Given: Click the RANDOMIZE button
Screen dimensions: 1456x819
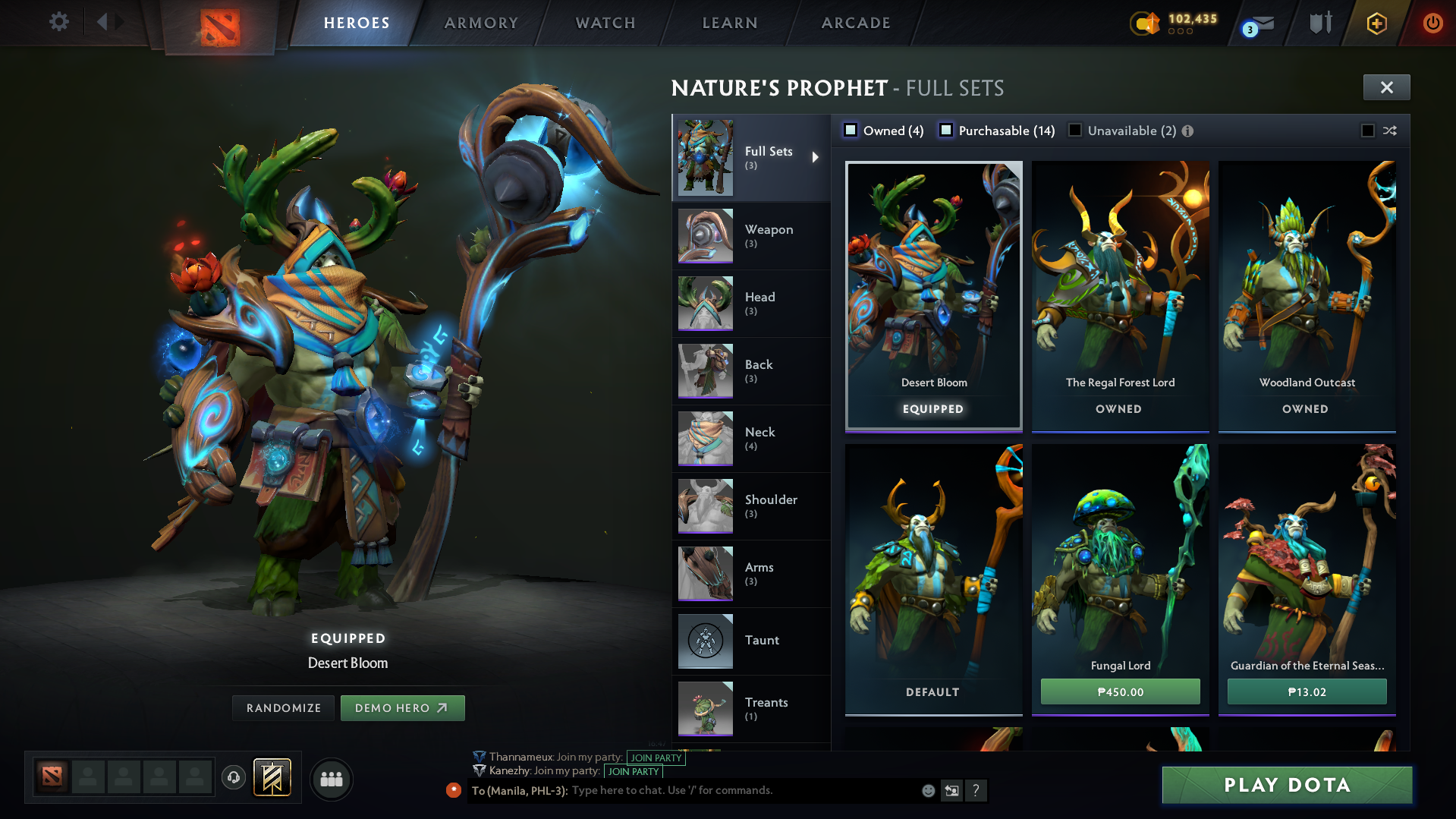Looking at the screenshot, I should 283,707.
